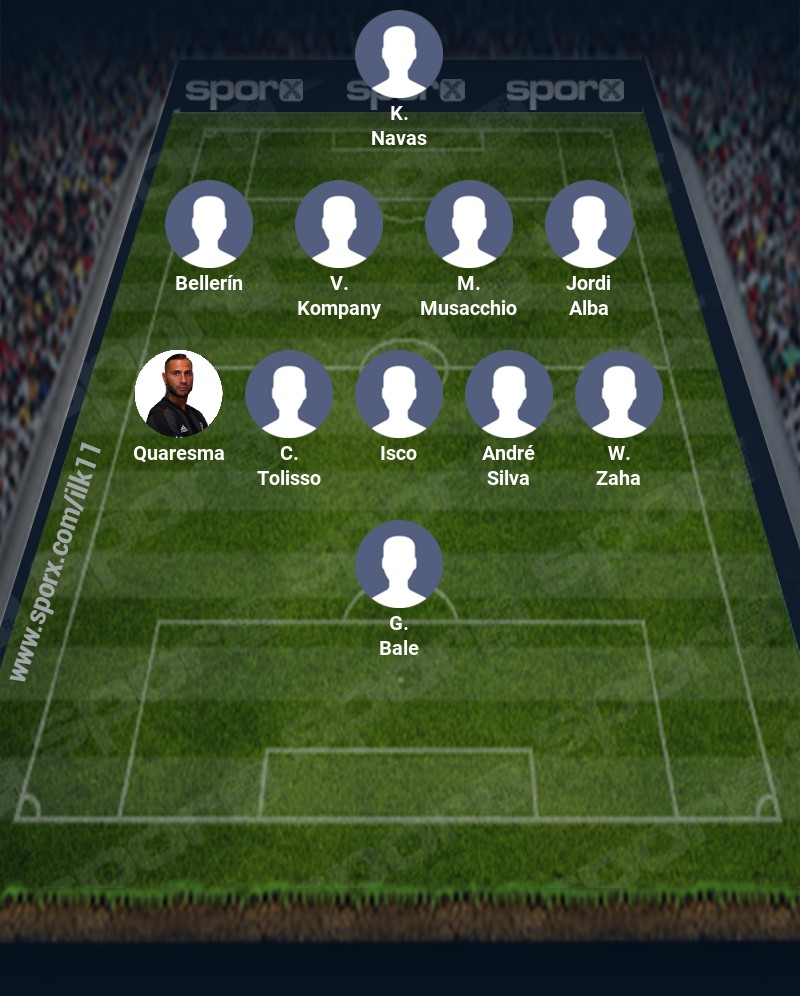Pick V. Kompany's player slot
Viewport: 800px width, 996px height.
click(x=339, y=224)
